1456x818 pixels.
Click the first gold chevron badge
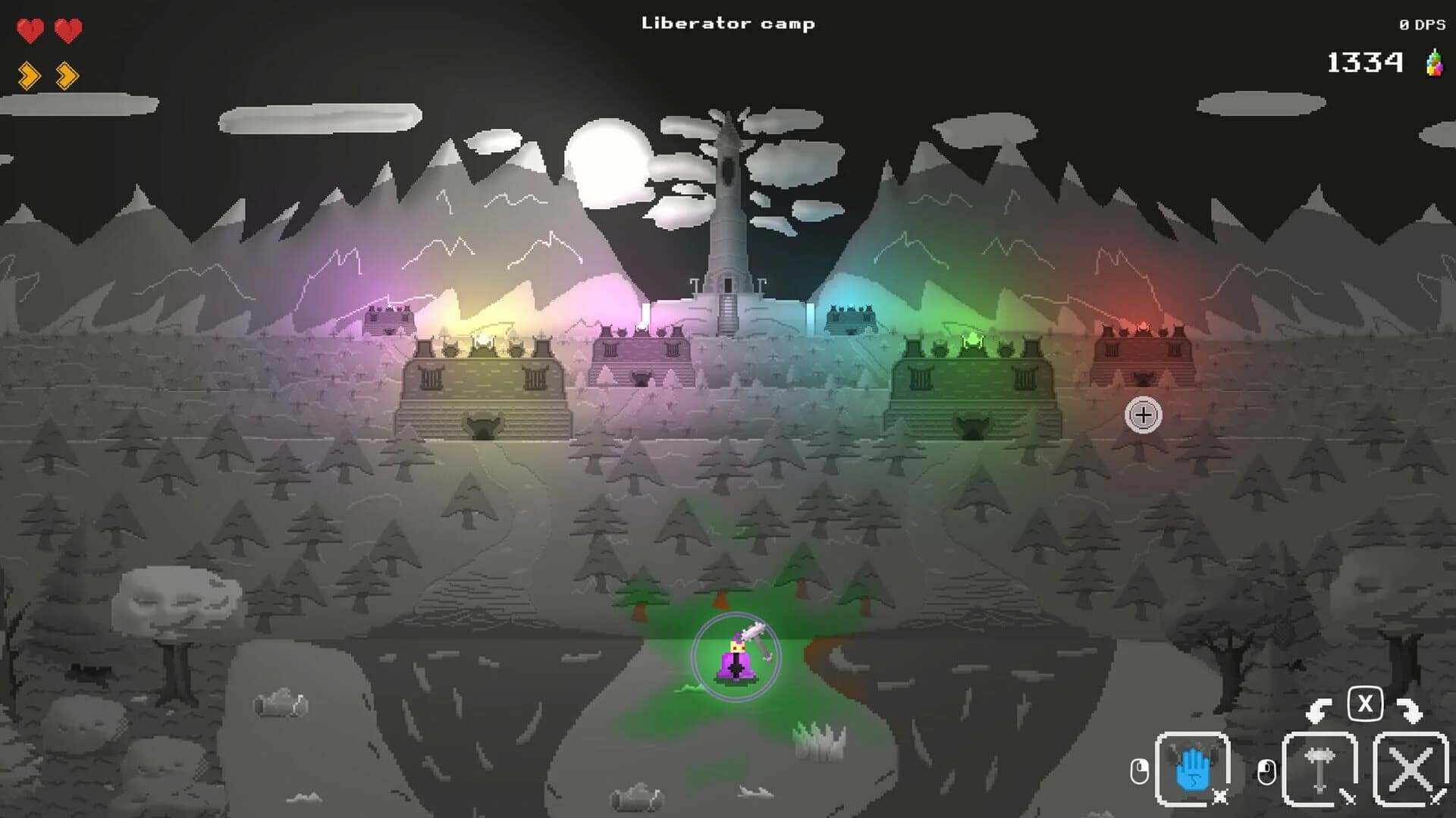(29, 74)
